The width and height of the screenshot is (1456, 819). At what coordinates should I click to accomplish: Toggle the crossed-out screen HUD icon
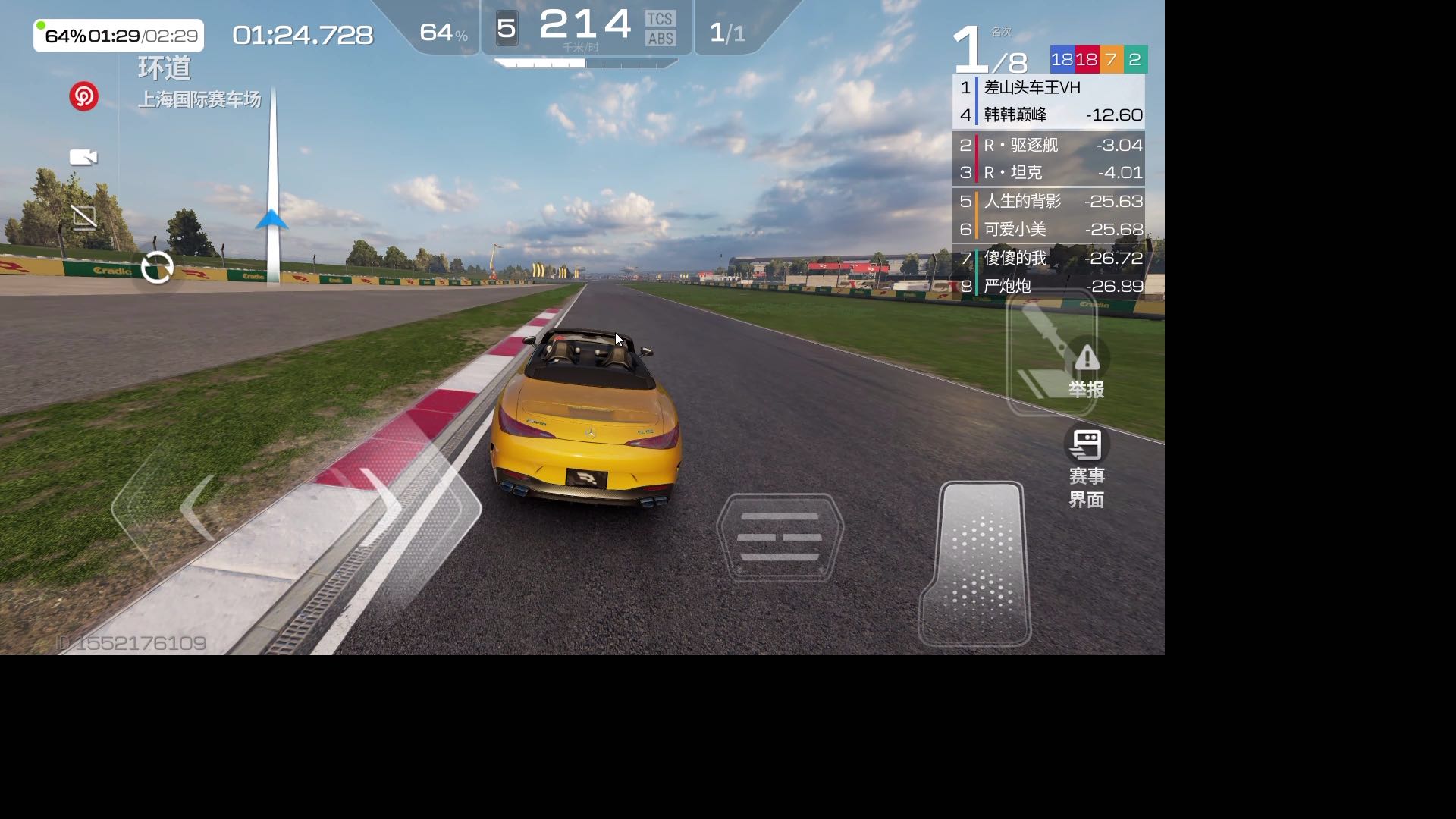pyautogui.click(x=84, y=217)
